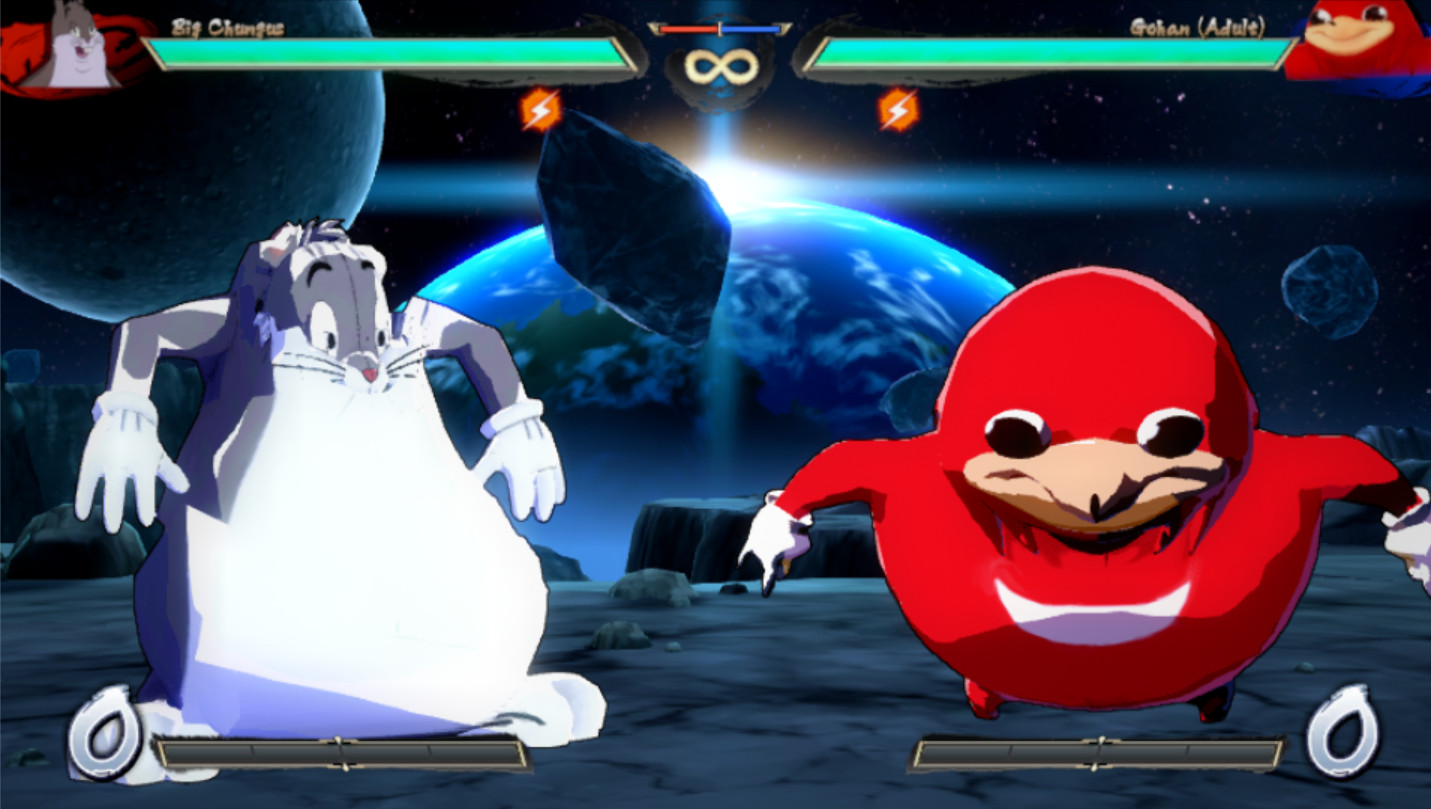Expand the left green health bar

390,46
